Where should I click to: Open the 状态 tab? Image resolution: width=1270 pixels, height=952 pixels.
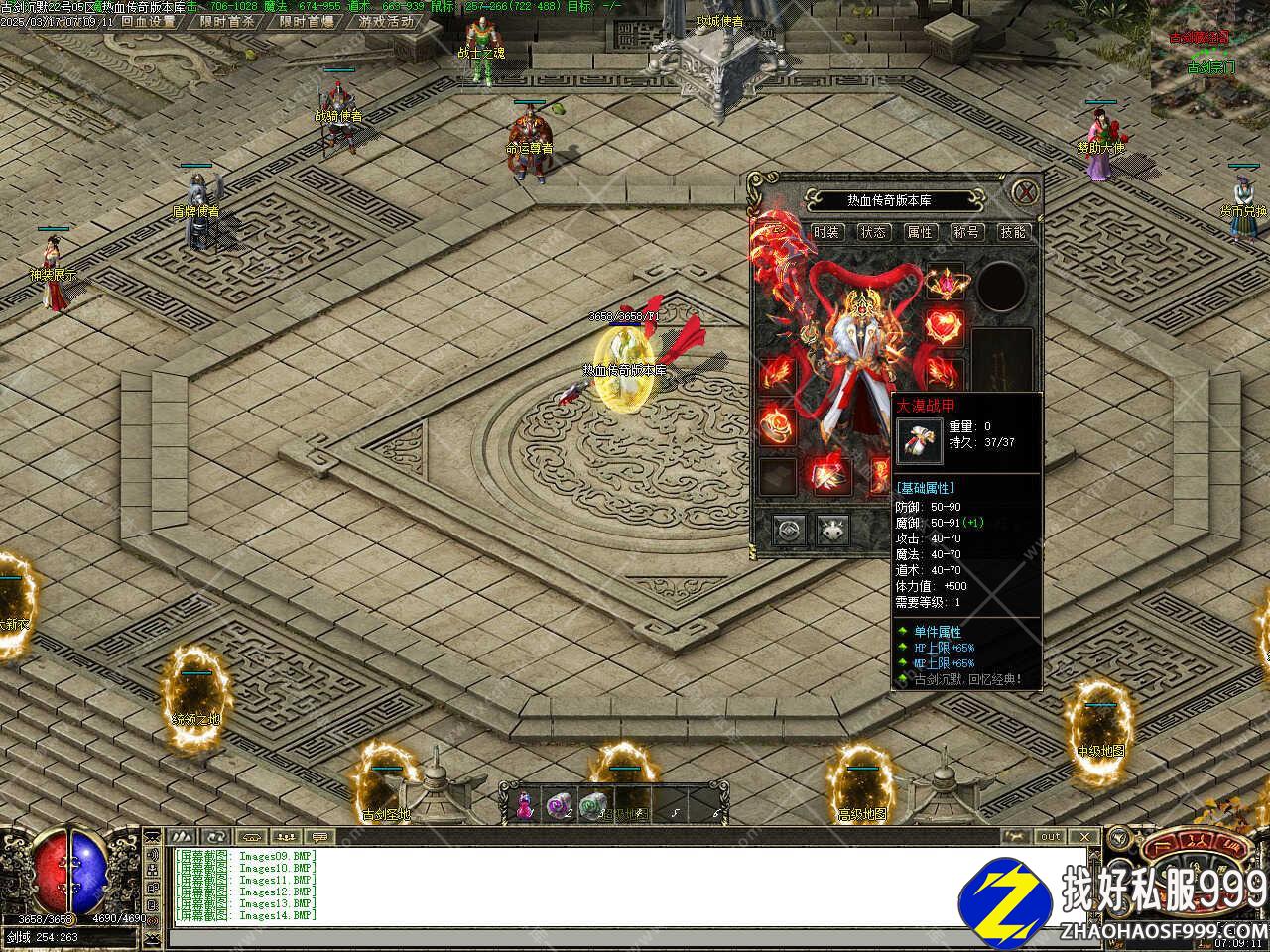click(x=873, y=232)
